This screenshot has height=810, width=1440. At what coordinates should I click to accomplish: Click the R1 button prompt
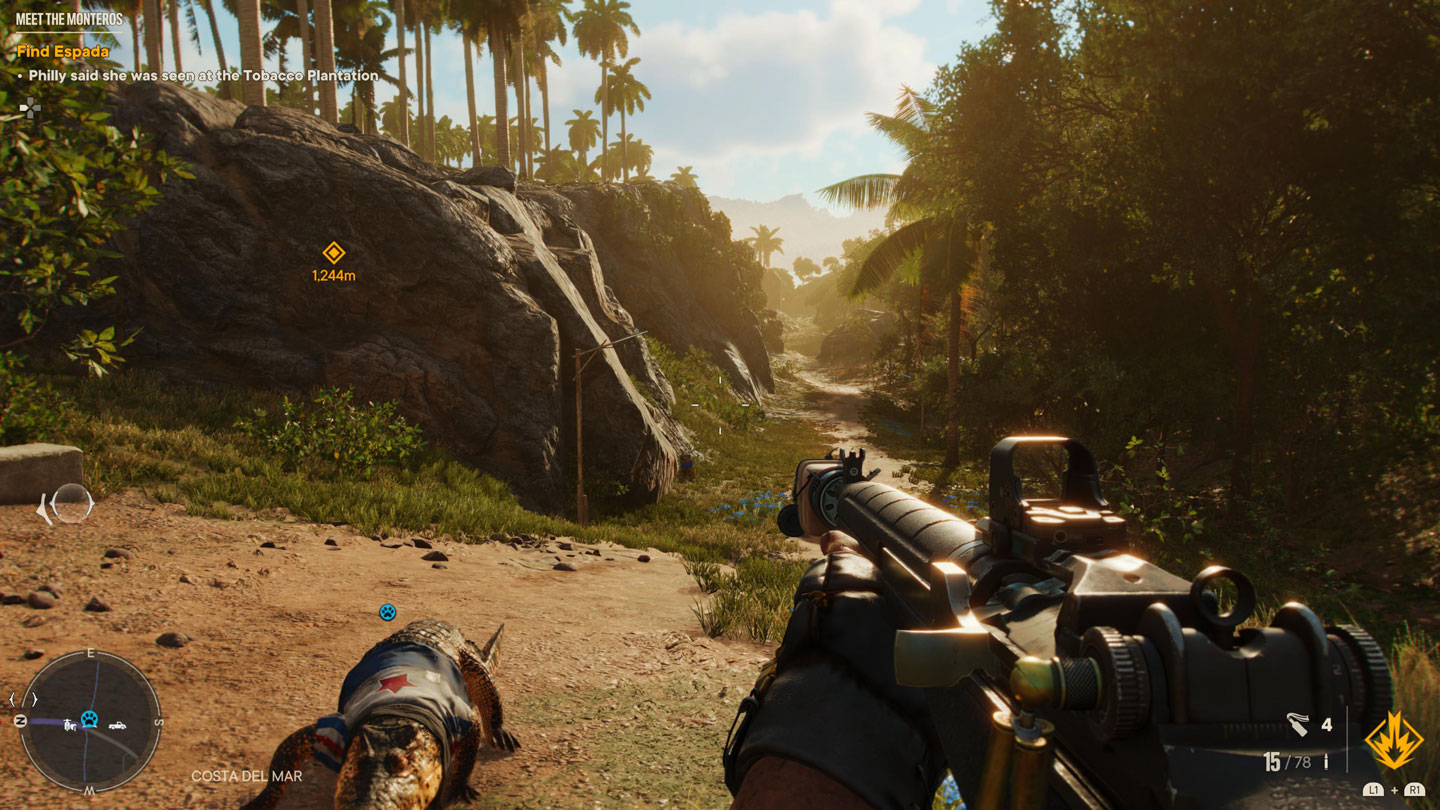click(x=1416, y=791)
